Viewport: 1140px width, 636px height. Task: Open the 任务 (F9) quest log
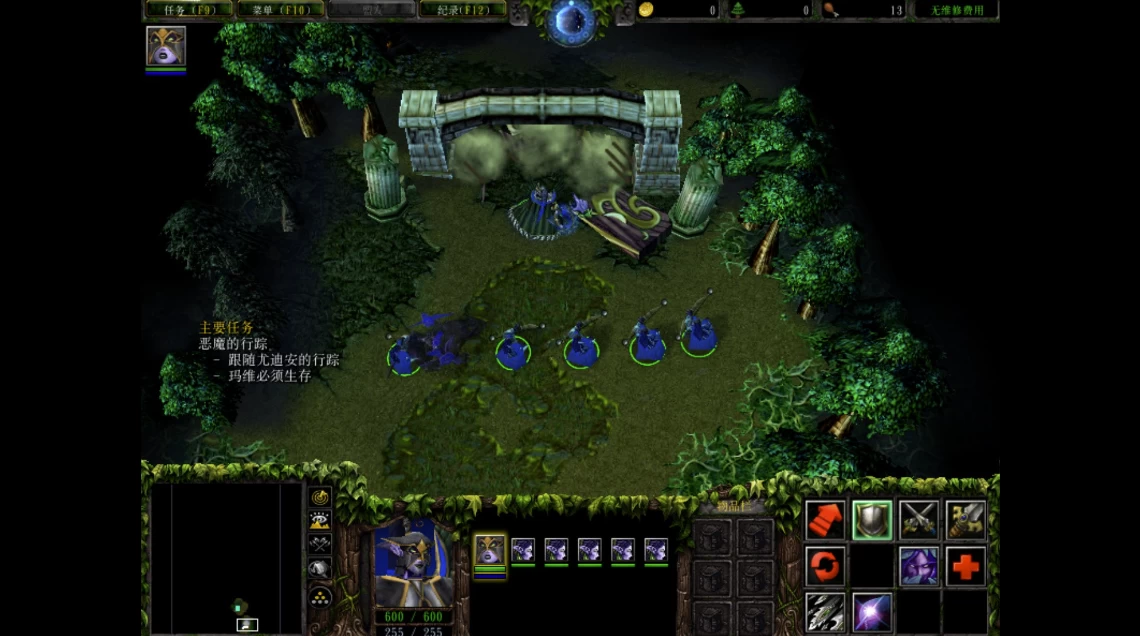(x=188, y=10)
